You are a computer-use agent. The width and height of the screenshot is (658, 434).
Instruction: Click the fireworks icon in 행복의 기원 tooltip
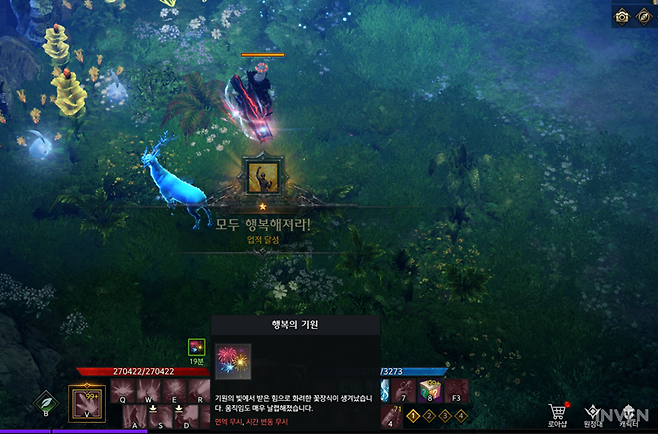click(x=233, y=362)
